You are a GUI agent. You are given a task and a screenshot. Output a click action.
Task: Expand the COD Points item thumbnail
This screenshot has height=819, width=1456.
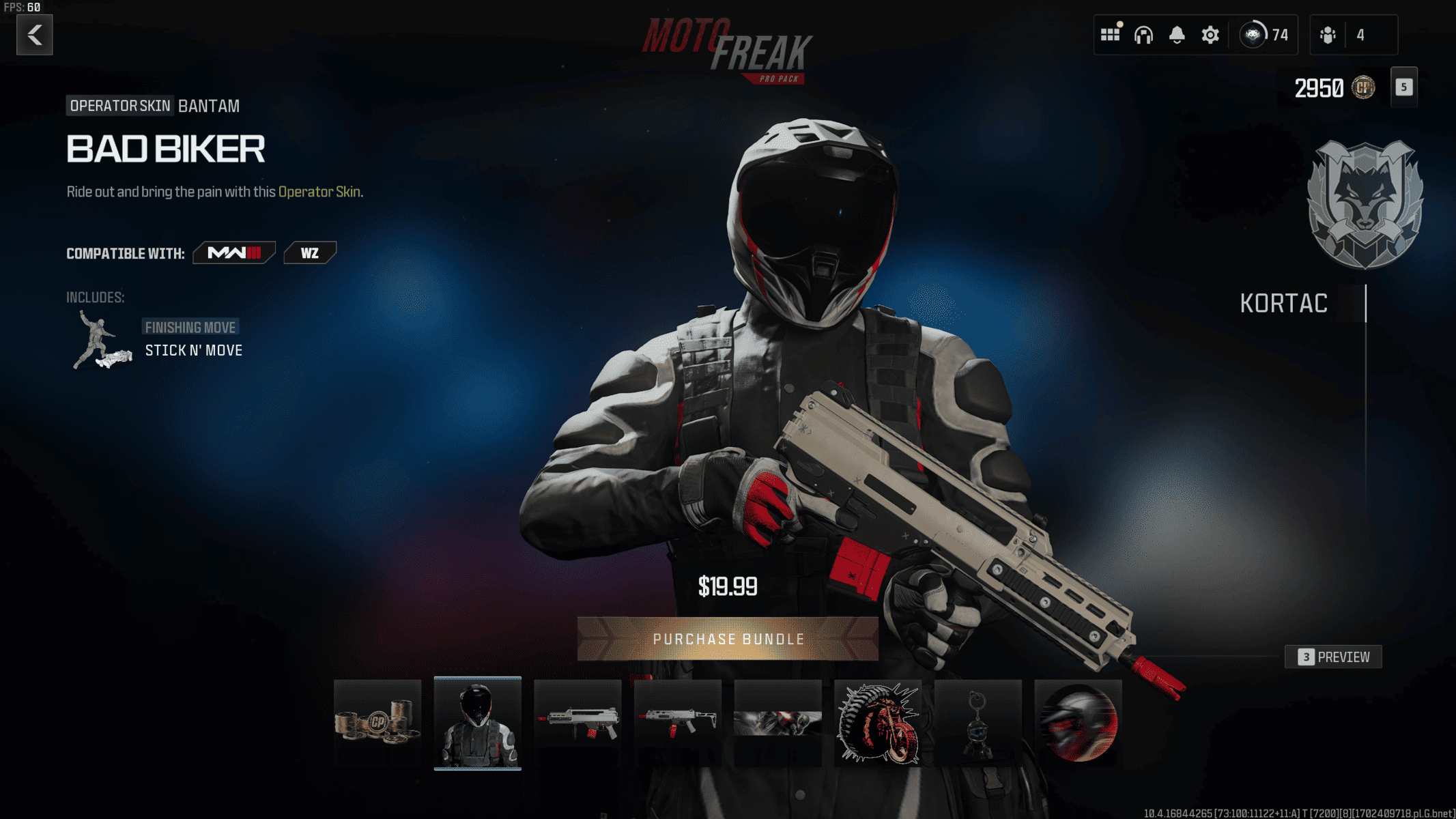pyautogui.click(x=377, y=723)
